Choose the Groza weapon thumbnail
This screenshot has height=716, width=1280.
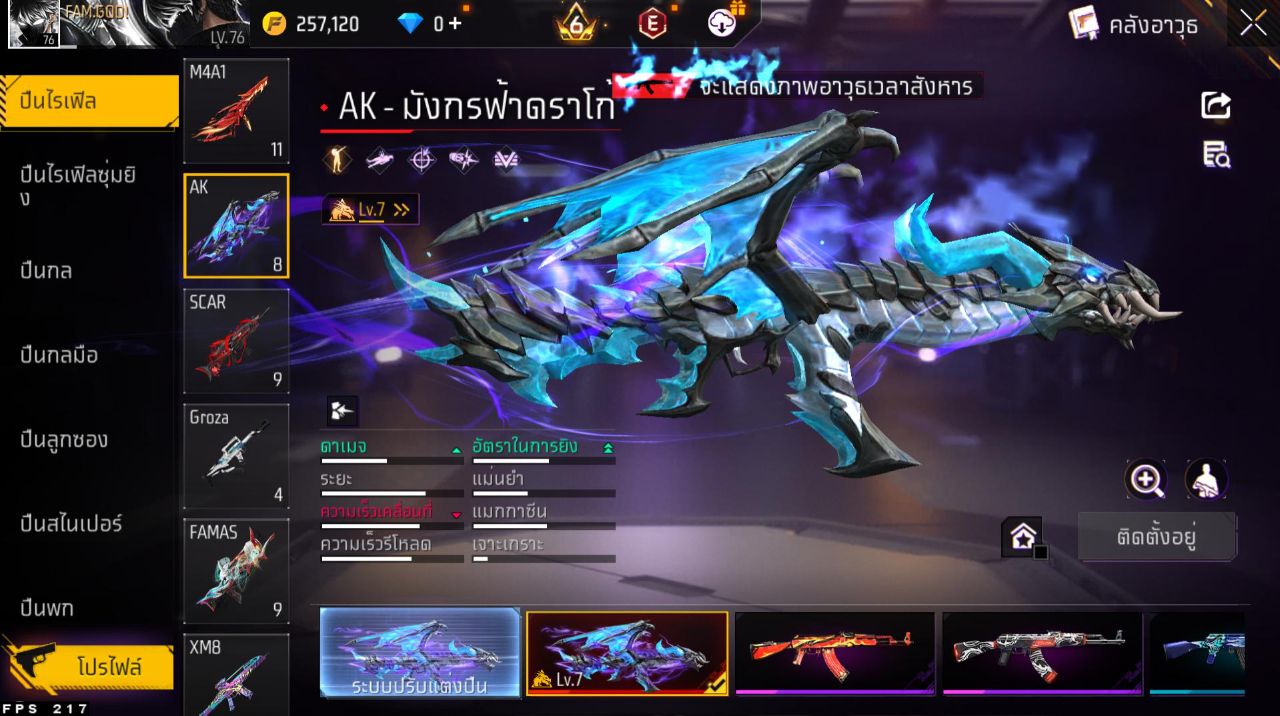pyautogui.click(x=237, y=456)
